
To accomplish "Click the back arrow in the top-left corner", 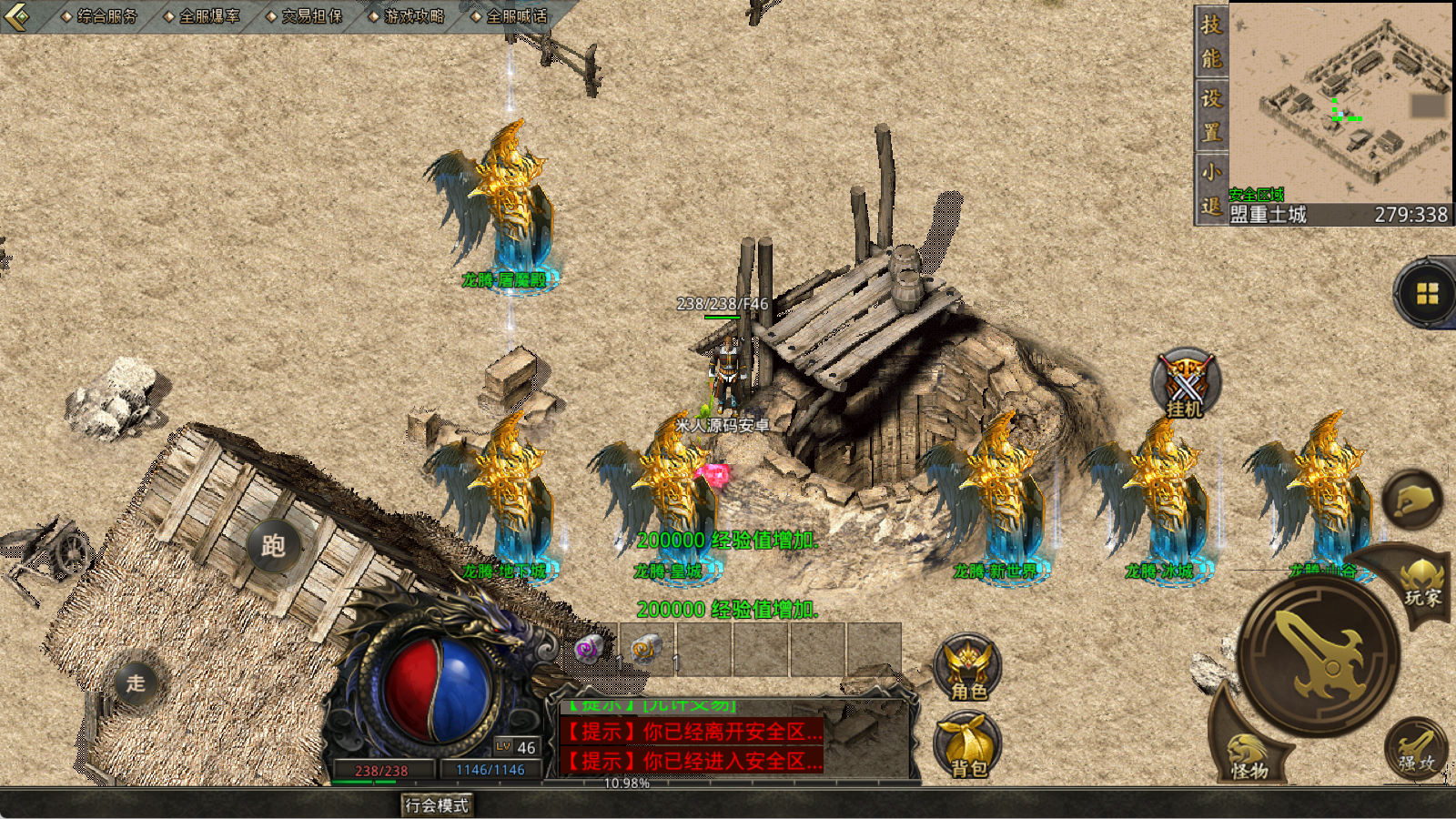I will coord(17,15).
